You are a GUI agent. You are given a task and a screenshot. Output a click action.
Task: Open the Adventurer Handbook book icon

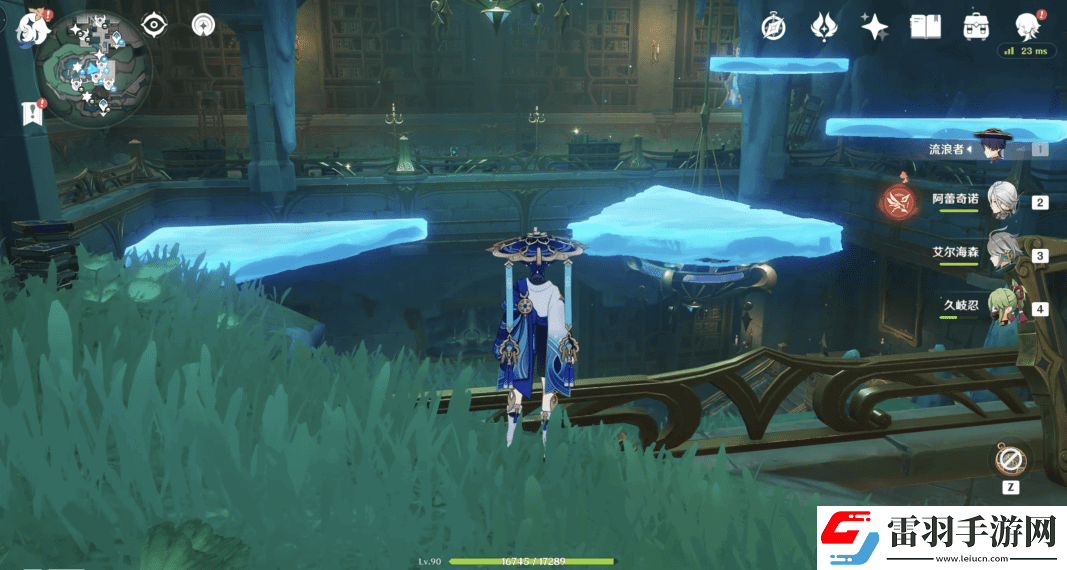(x=925, y=27)
